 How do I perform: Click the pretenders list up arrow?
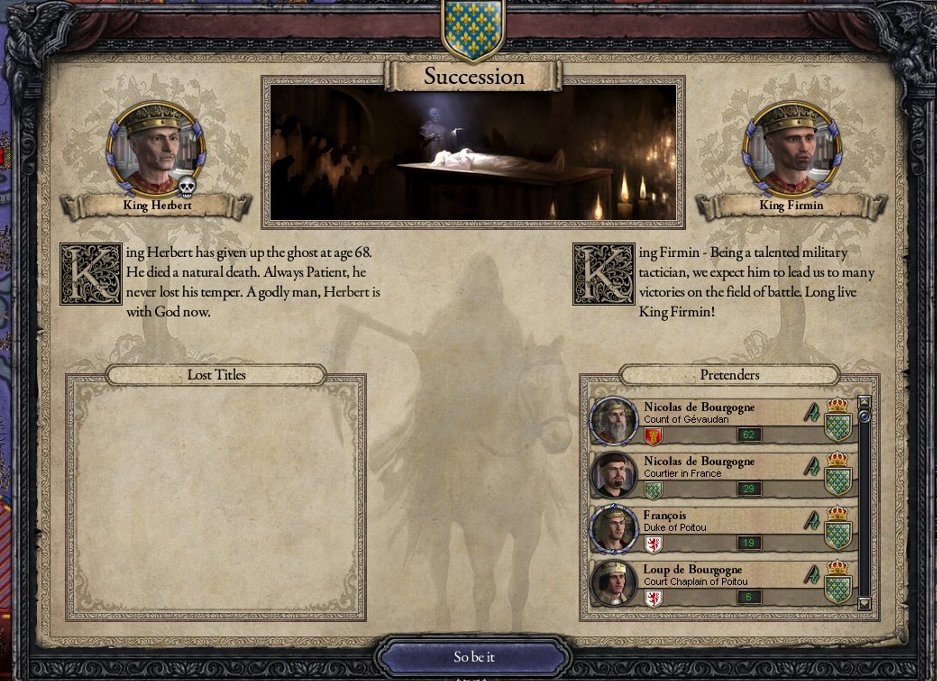pyautogui.click(x=864, y=403)
